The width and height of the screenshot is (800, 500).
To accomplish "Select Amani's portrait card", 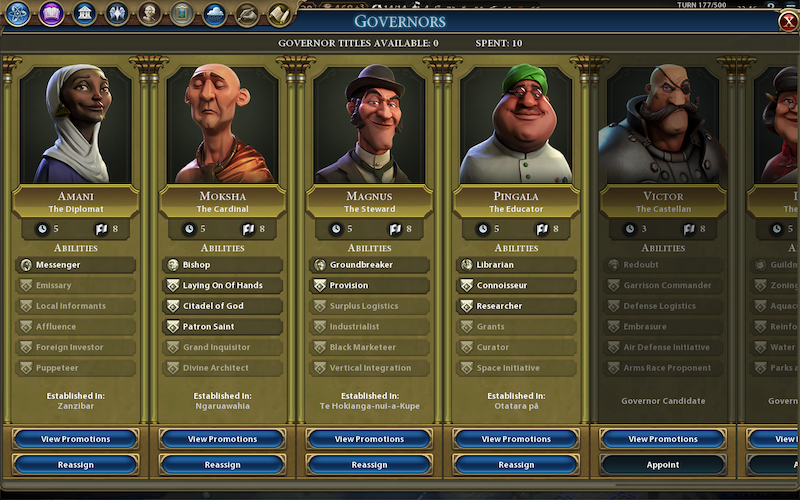I will click(x=75, y=125).
